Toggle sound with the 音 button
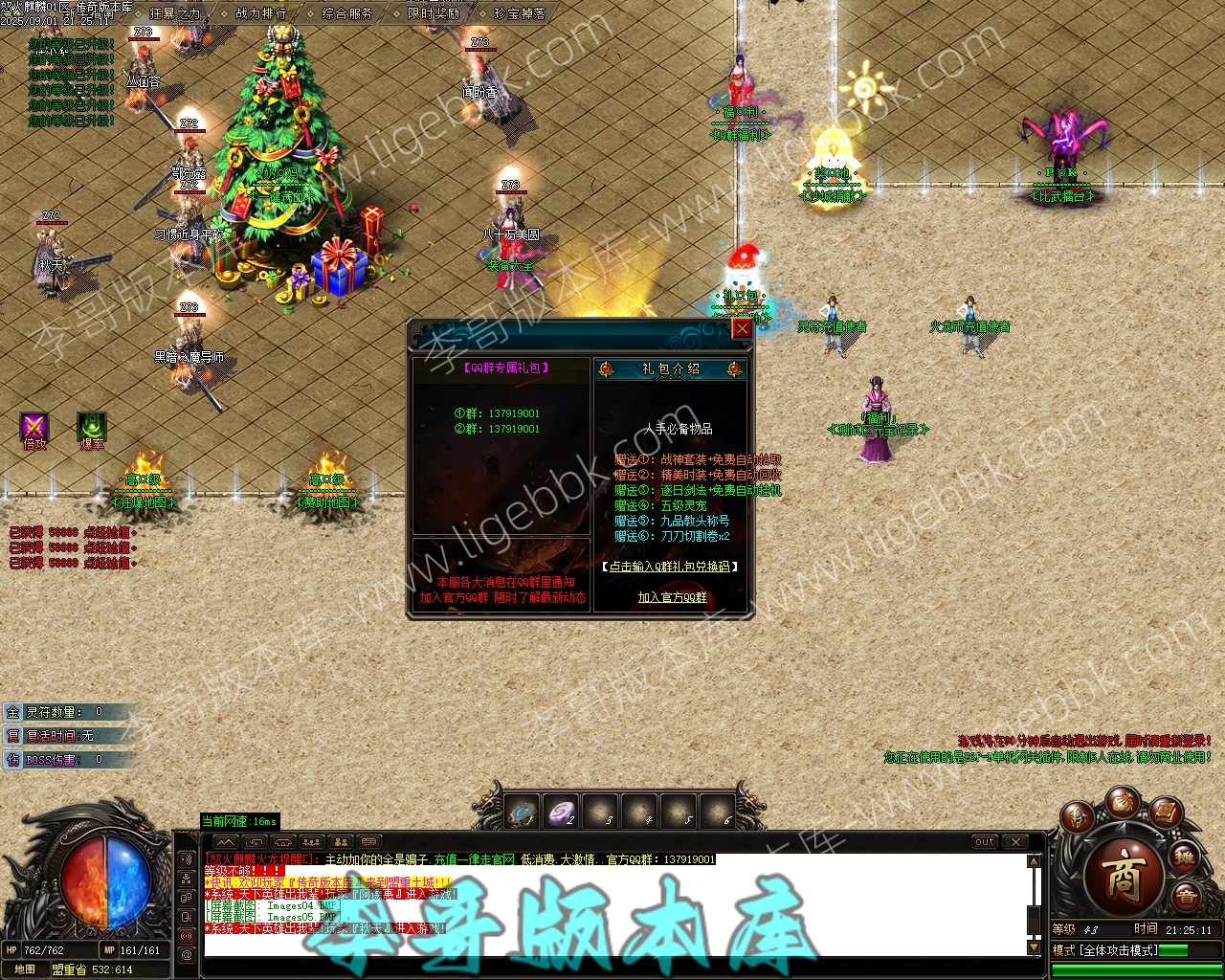Viewport: 1225px width, 980px height. pos(1186,898)
